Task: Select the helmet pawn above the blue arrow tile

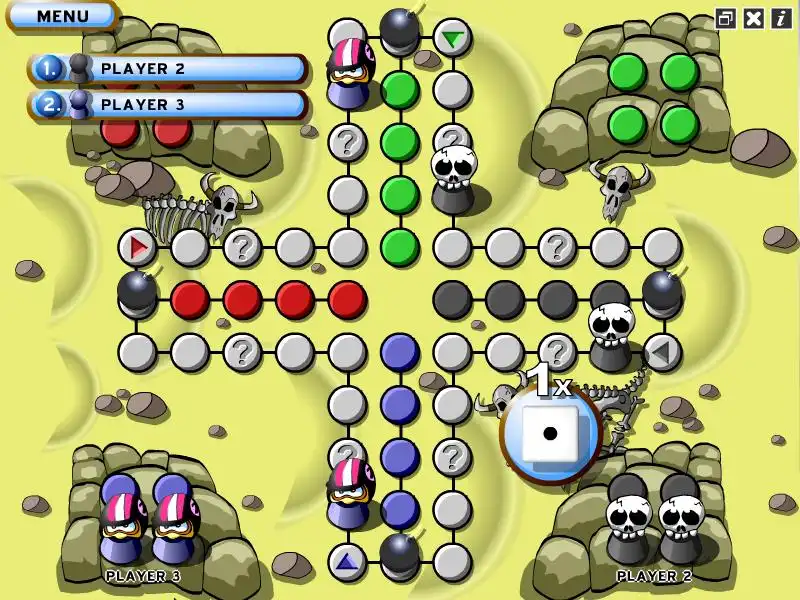Action: (350, 492)
